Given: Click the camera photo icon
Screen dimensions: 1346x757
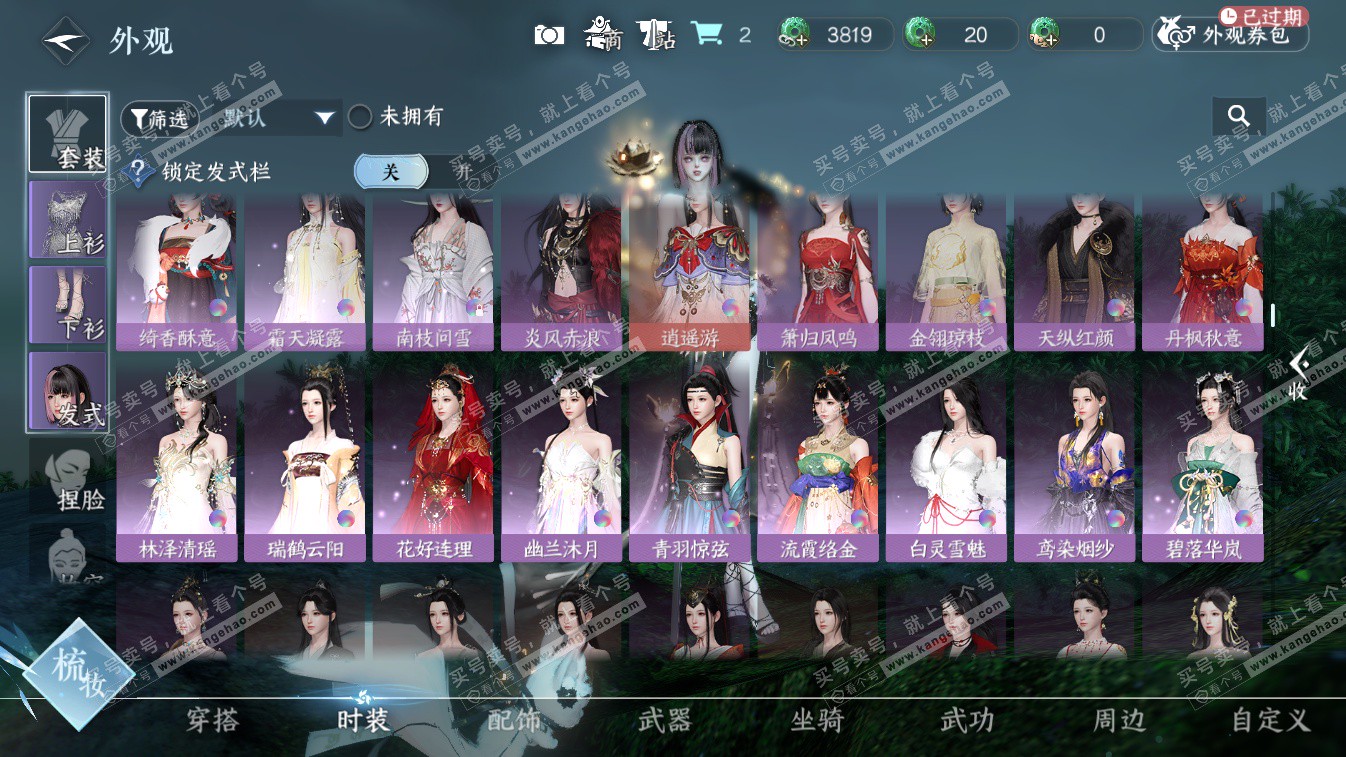Looking at the screenshot, I should tap(549, 35).
